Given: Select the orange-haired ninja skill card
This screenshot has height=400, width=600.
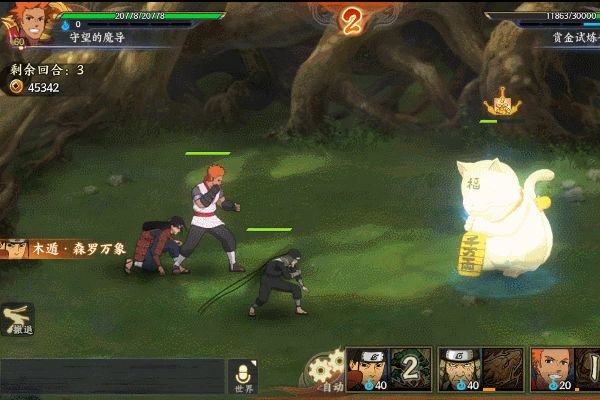Looking at the screenshot, I should tap(549, 370).
